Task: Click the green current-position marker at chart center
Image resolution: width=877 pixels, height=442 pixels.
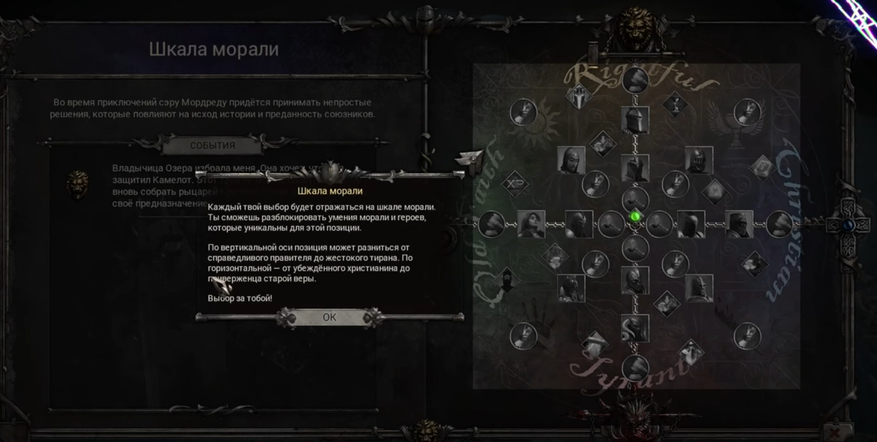Action: pos(633,216)
